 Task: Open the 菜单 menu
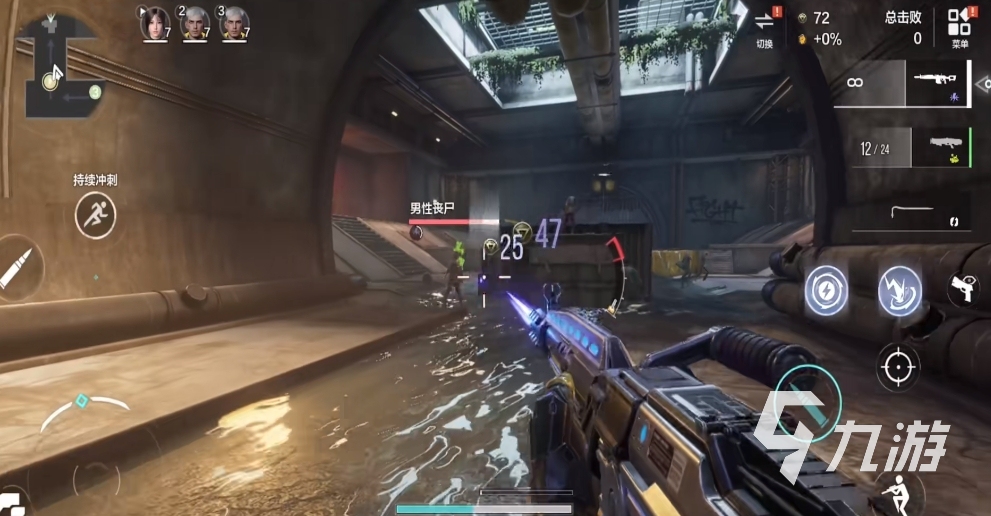959,26
